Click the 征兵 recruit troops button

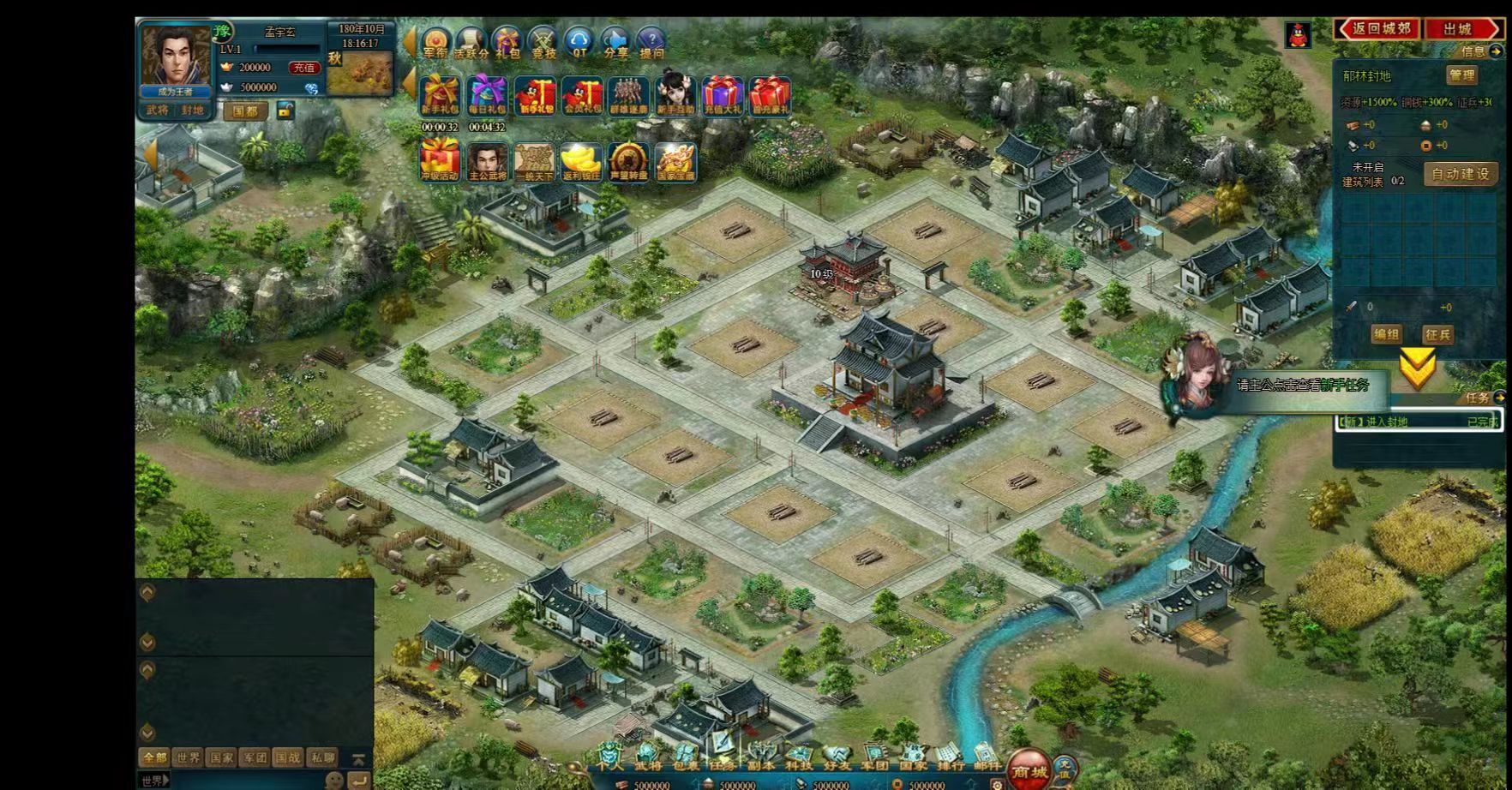(x=1437, y=334)
